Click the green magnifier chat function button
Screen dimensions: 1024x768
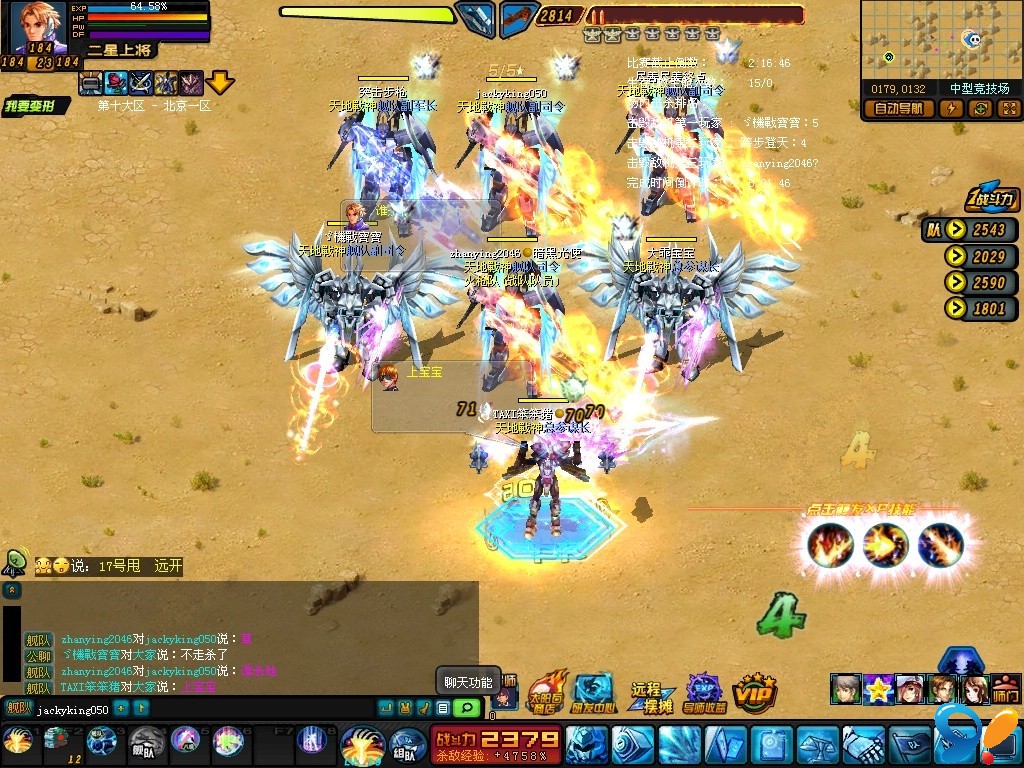click(465, 708)
